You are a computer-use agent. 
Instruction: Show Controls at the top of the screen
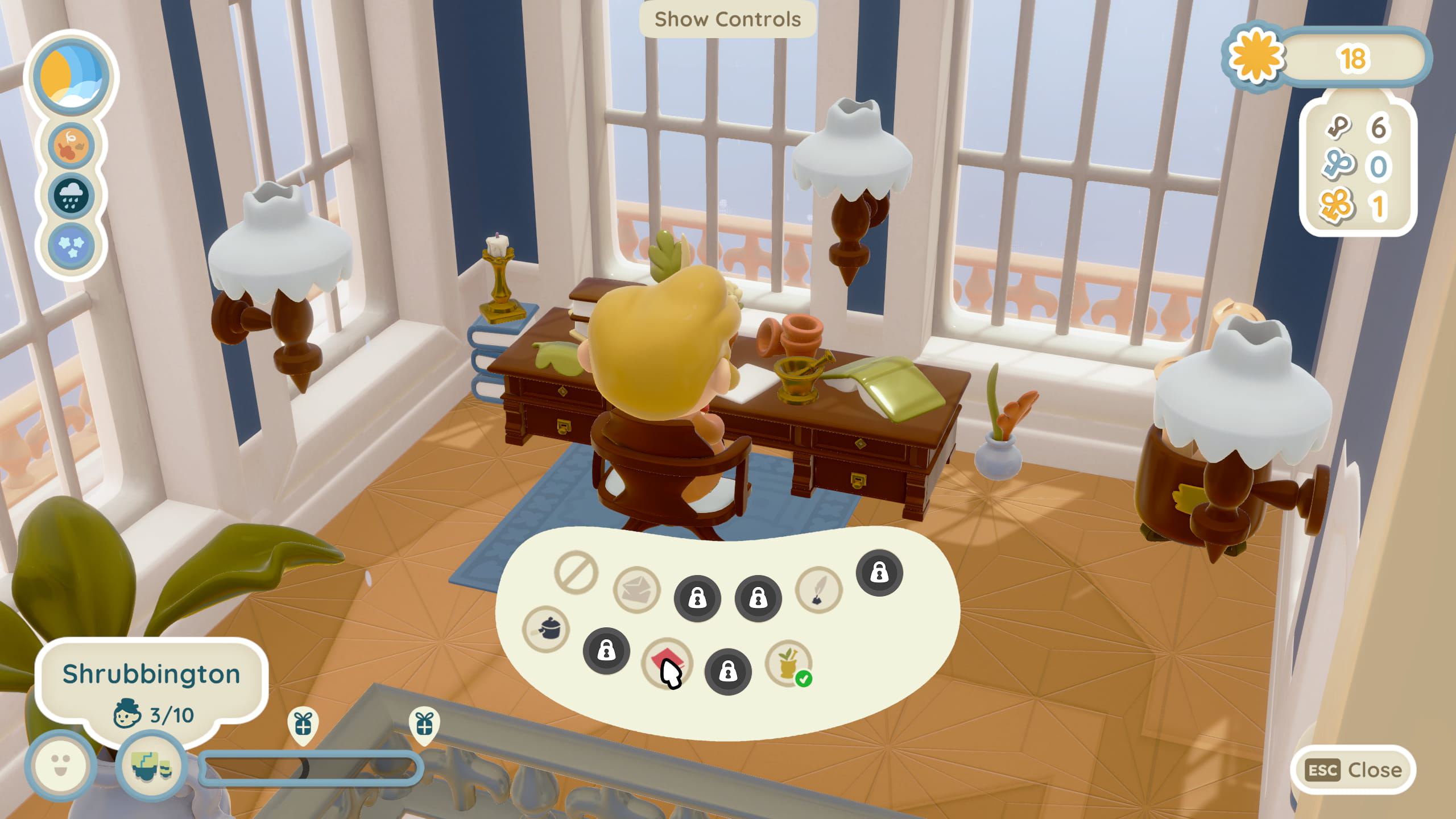click(727, 19)
